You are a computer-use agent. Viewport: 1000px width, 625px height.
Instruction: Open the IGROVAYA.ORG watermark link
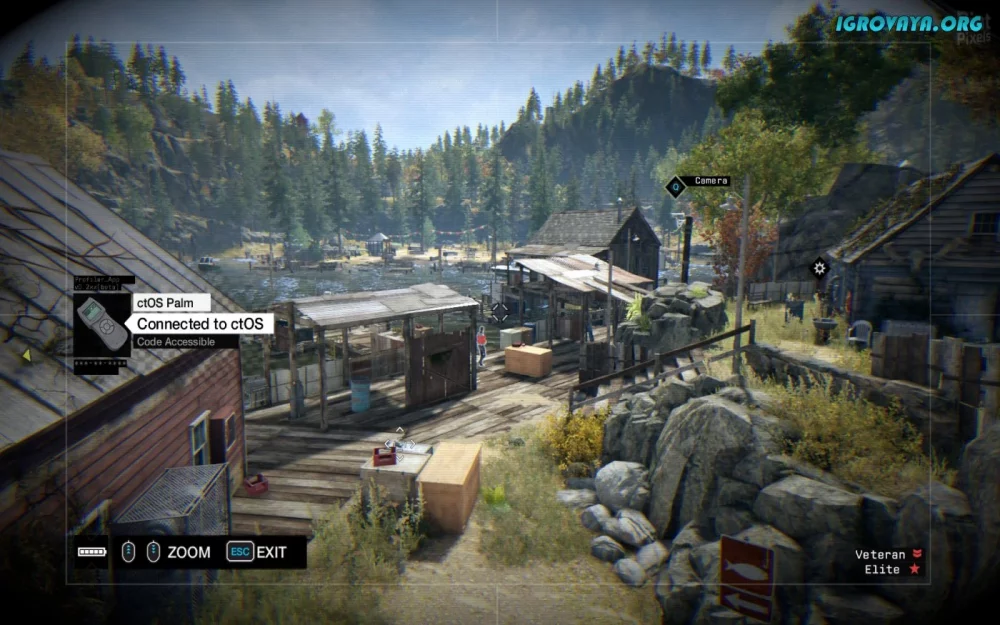coord(909,23)
